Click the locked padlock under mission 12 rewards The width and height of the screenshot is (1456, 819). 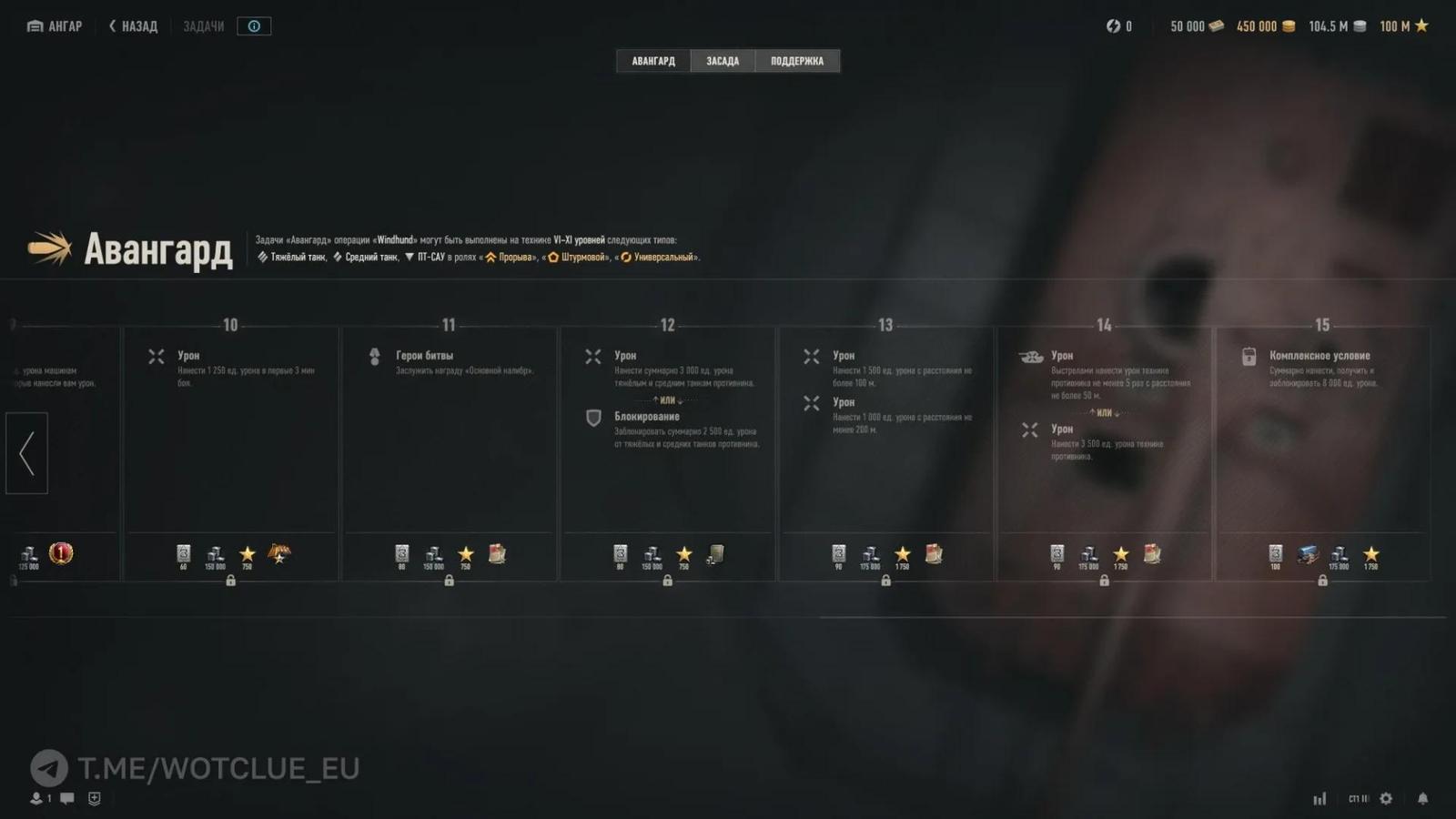pos(668,580)
